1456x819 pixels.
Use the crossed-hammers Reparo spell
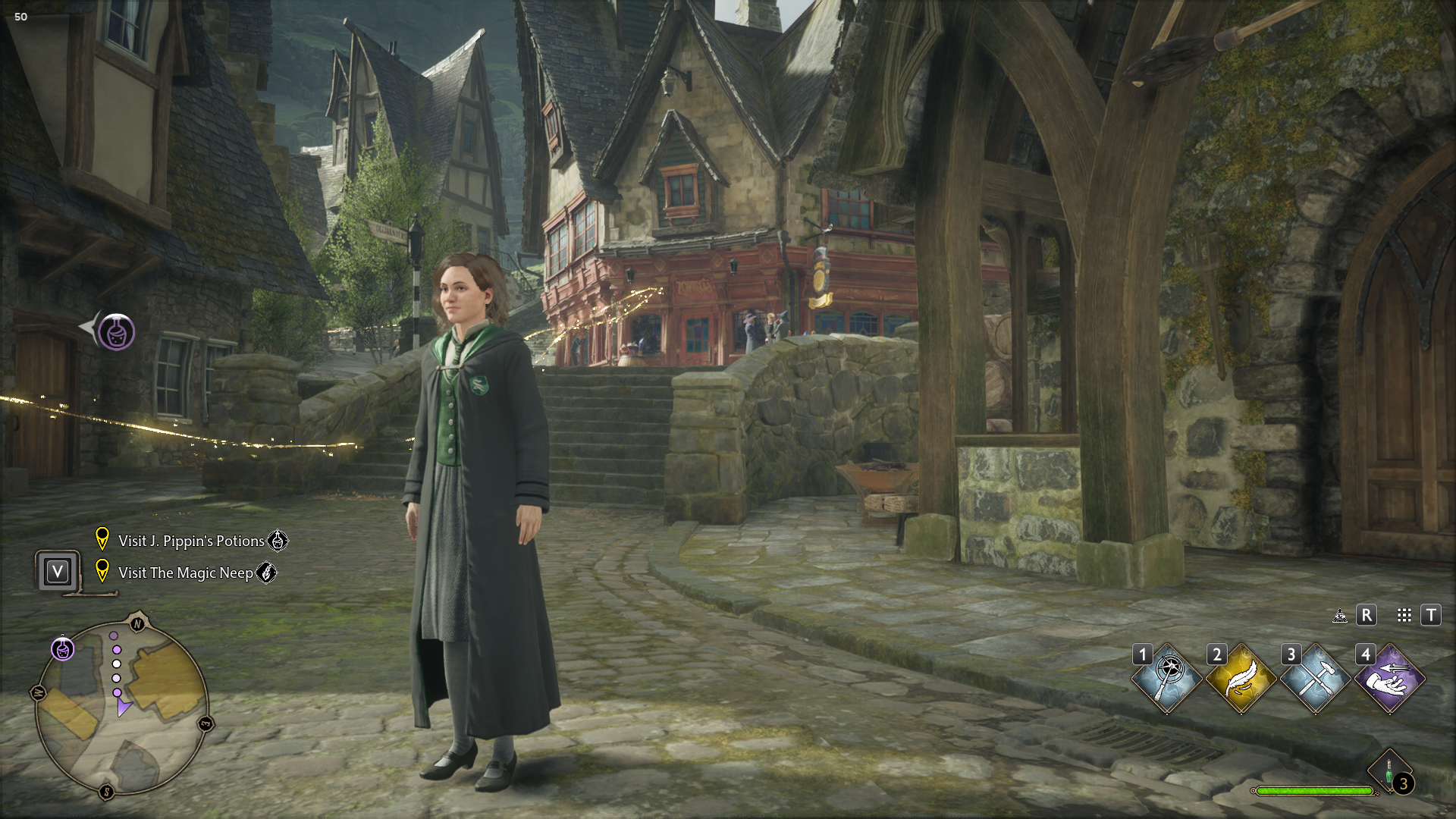(1316, 679)
